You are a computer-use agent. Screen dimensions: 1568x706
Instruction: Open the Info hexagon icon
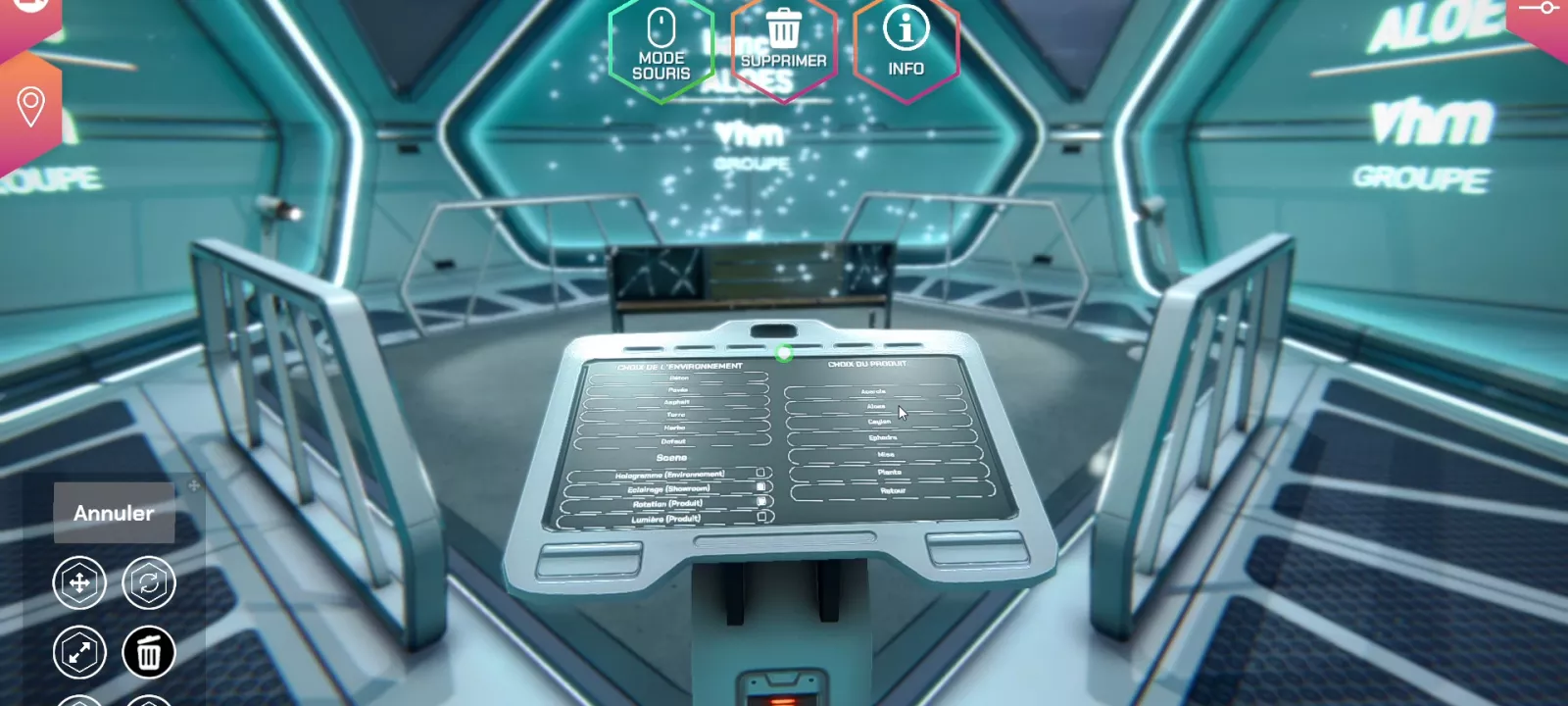(x=905, y=44)
